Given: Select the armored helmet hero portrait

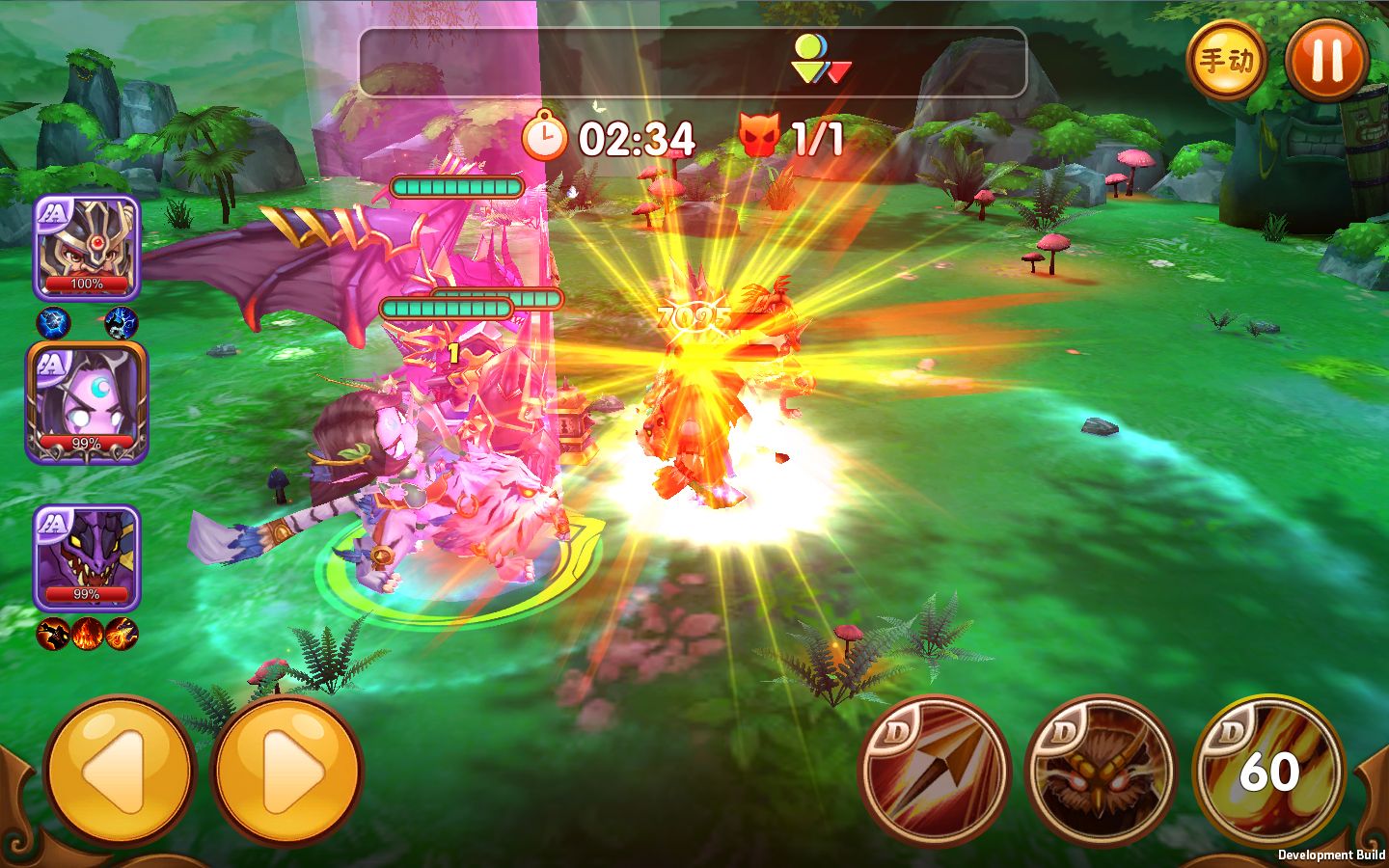Looking at the screenshot, I should point(87,248).
